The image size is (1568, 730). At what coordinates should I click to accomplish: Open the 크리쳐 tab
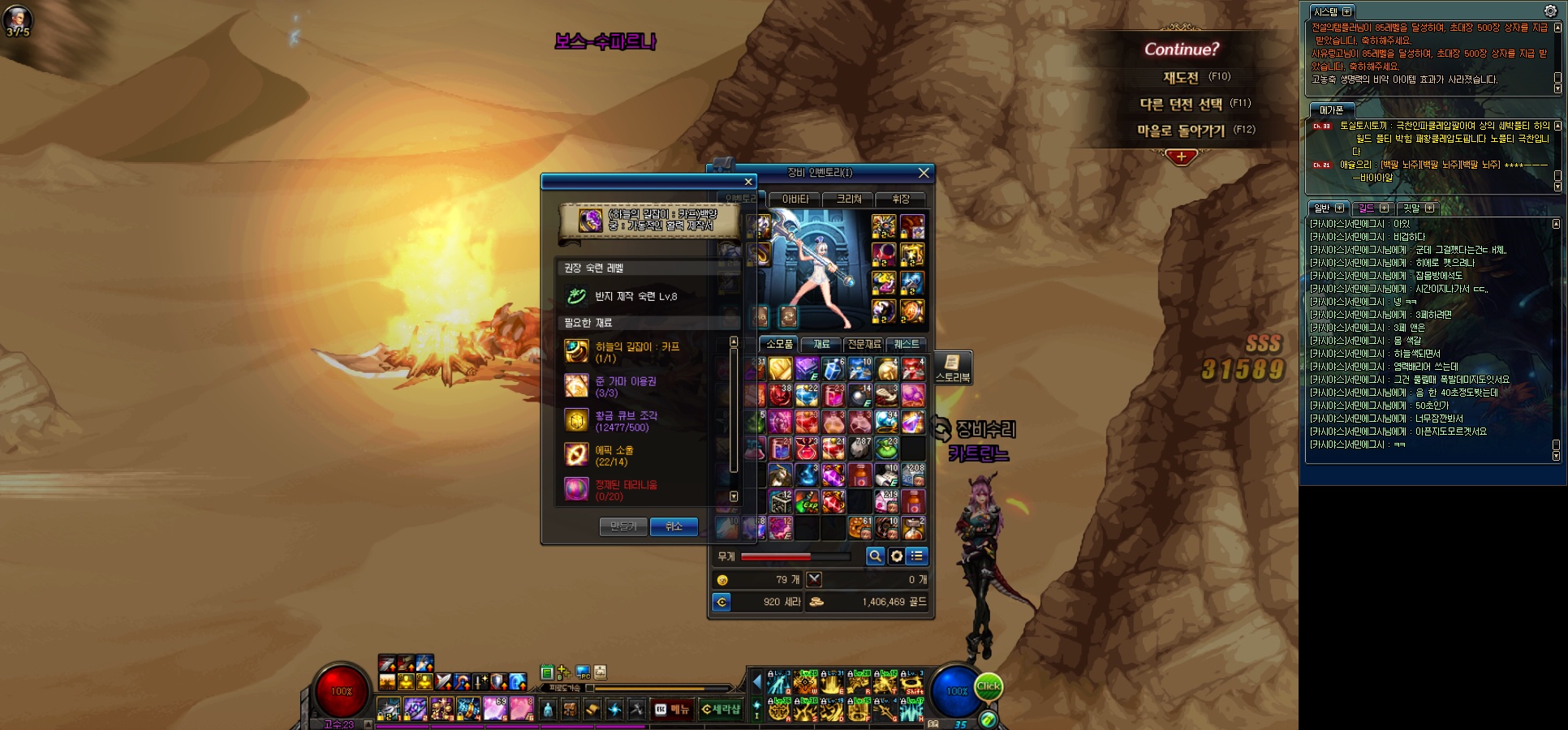849,199
